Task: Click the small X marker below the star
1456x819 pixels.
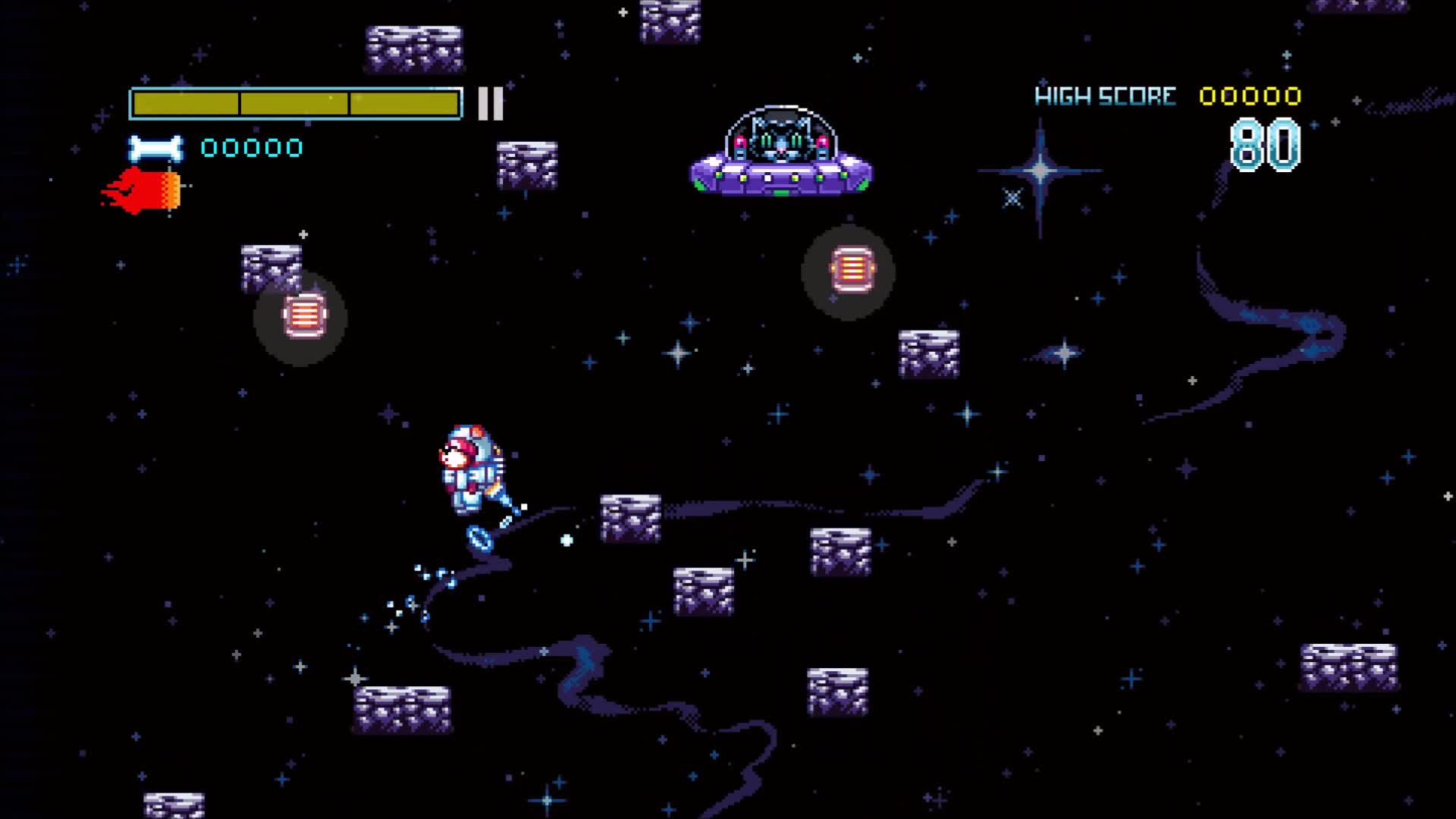Action: coord(1011,198)
